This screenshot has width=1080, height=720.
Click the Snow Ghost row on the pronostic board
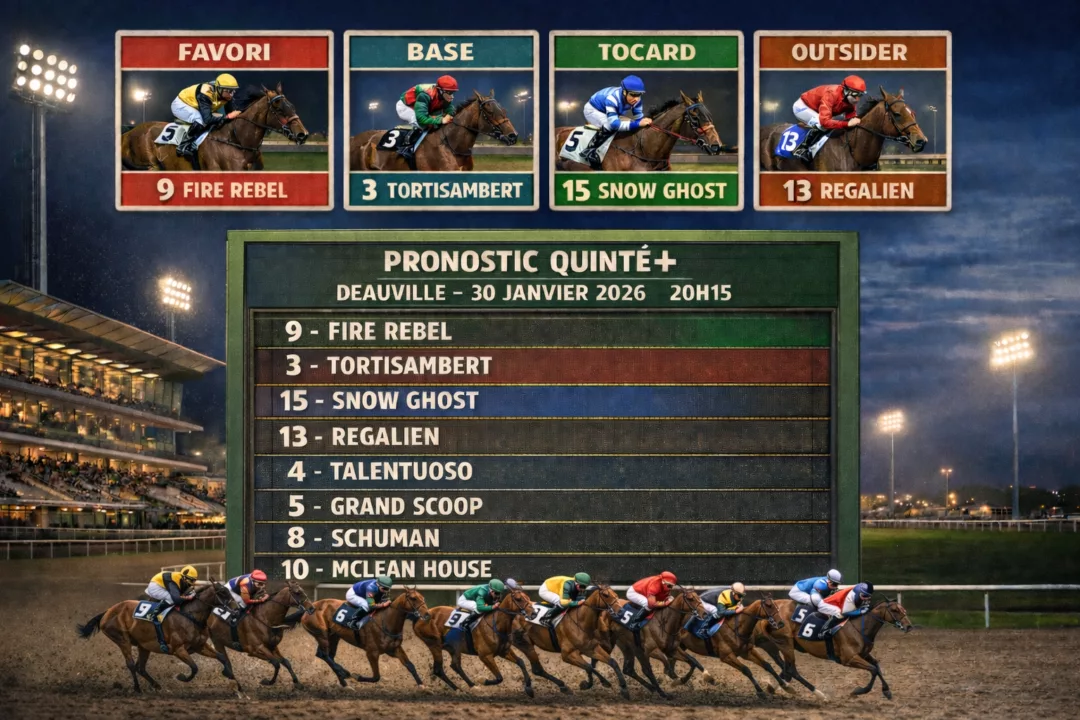(x=541, y=401)
